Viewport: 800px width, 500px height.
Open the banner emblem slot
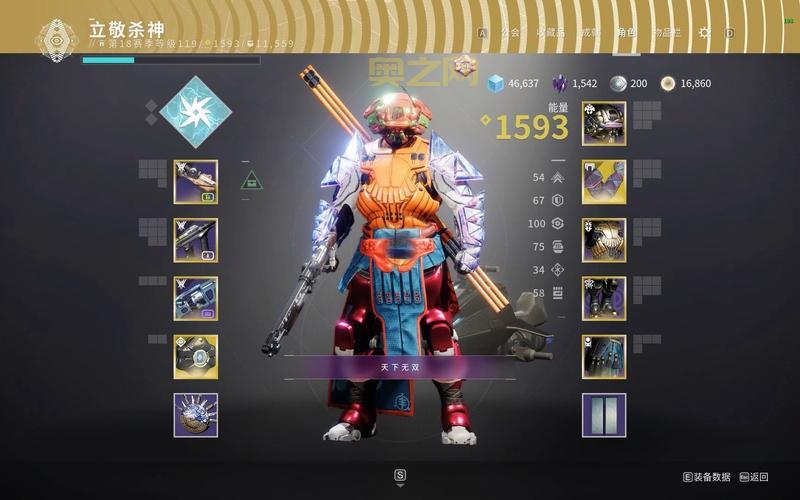[x=604, y=414]
